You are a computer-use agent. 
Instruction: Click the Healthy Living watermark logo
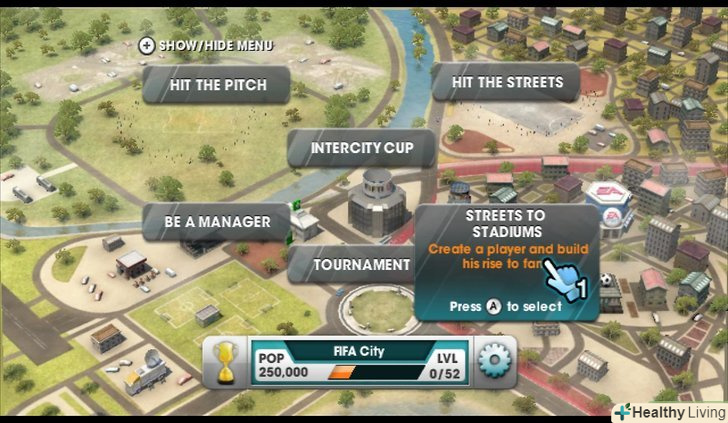(669, 410)
